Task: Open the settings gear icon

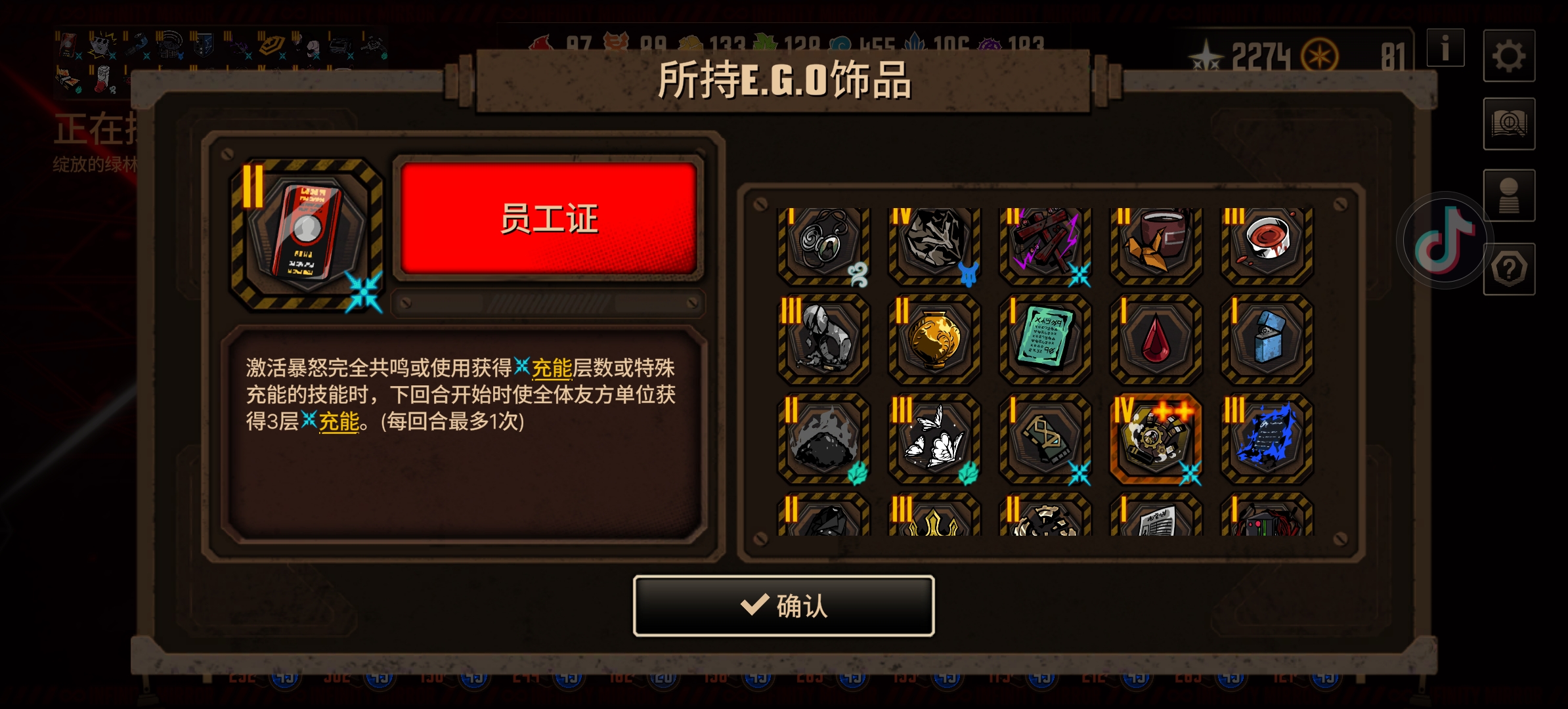Action: click(1510, 56)
